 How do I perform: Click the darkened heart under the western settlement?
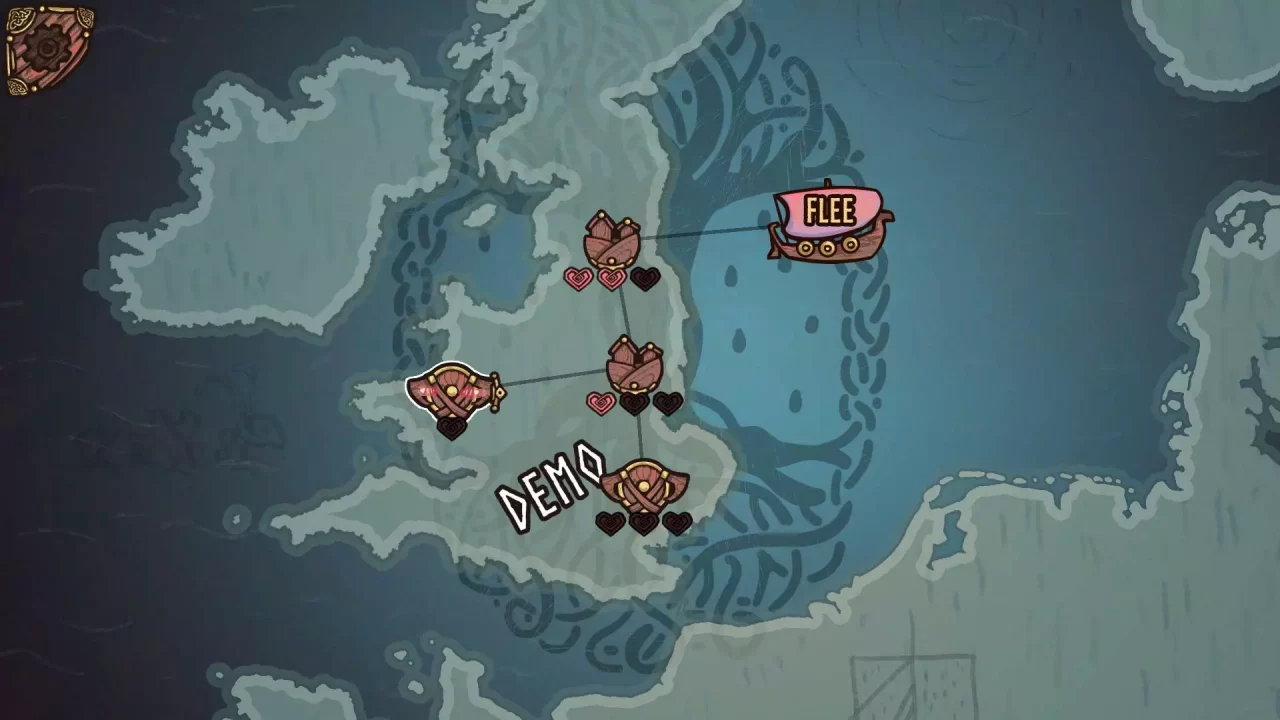pyautogui.click(x=453, y=430)
